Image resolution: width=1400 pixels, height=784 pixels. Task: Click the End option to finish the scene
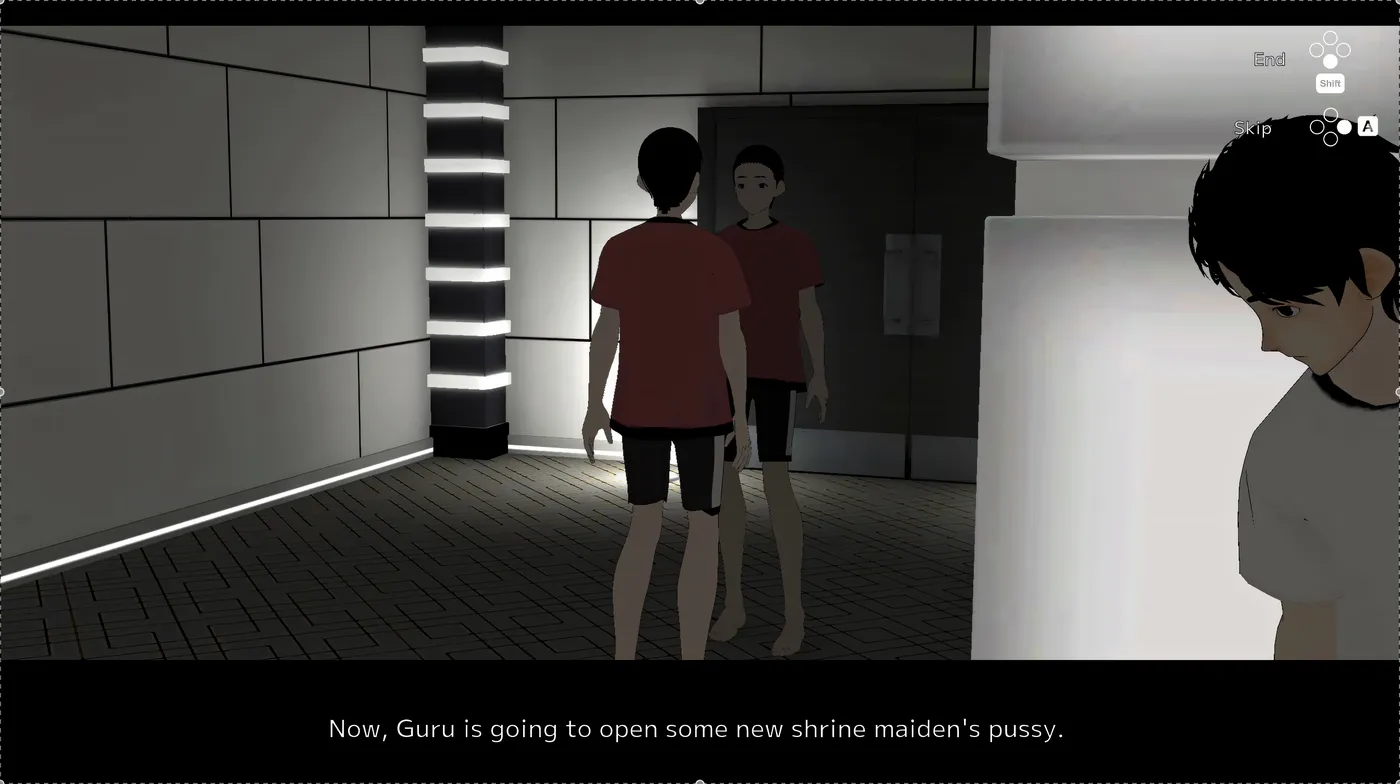(1269, 58)
